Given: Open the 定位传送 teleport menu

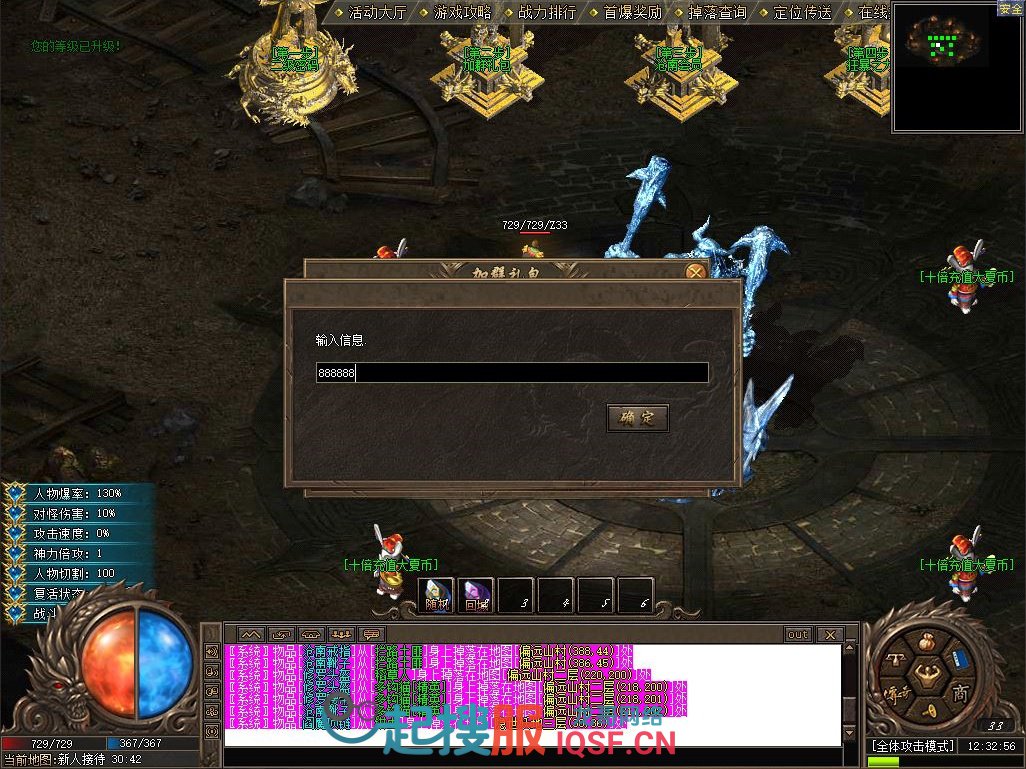Looking at the screenshot, I should pos(796,13).
